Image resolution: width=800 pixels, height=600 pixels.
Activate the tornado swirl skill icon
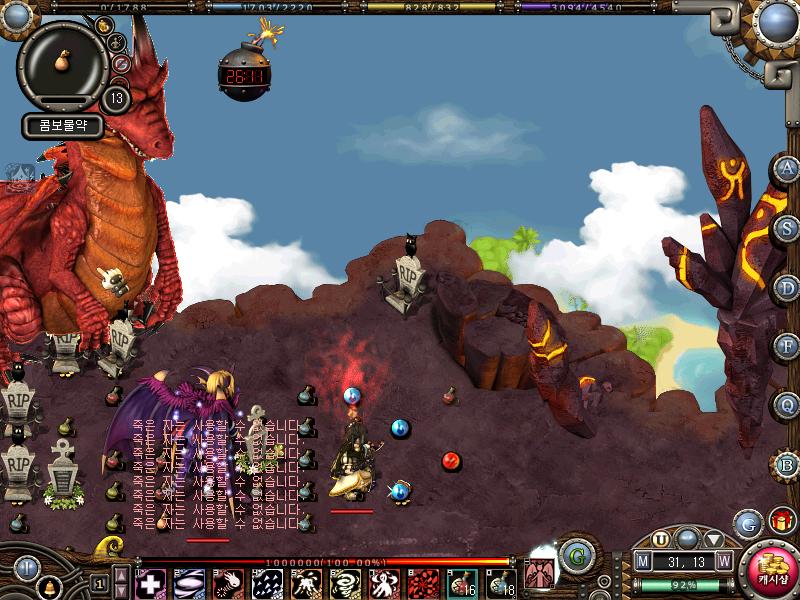[x=347, y=583]
